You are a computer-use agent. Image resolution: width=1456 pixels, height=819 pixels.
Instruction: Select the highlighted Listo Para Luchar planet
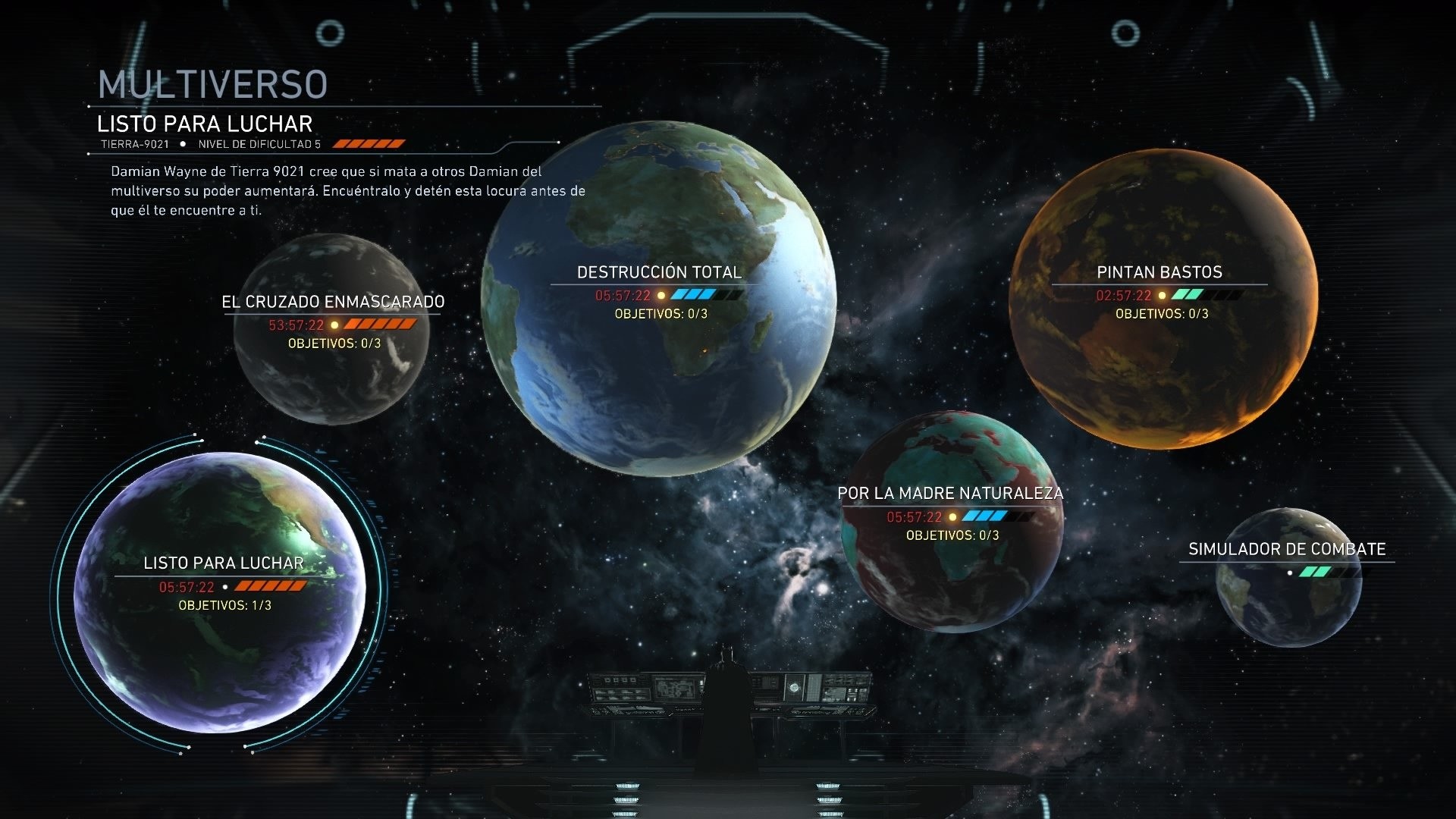[x=224, y=563]
